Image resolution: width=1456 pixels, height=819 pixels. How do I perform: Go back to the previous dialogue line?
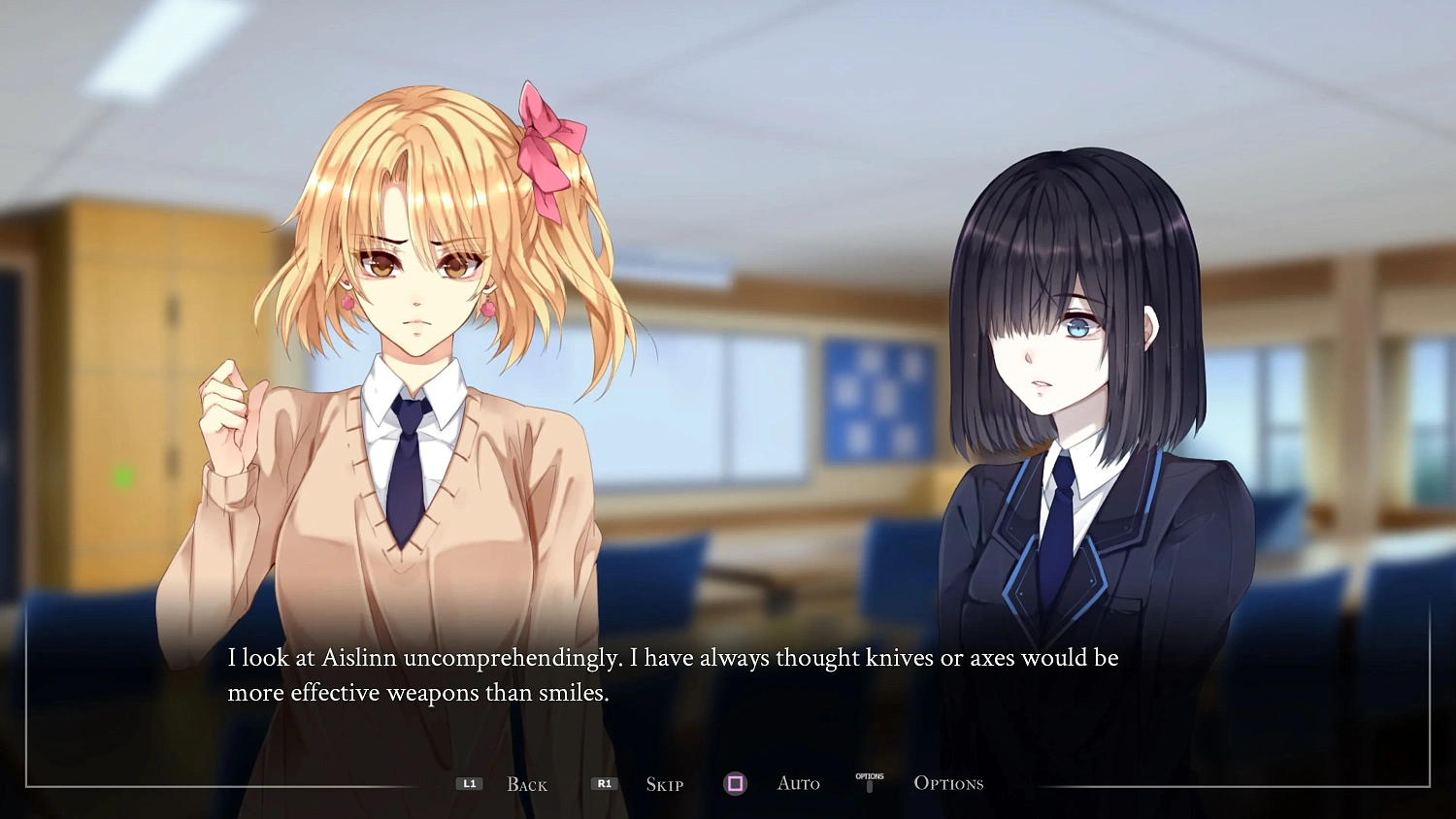pyautogui.click(x=526, y=784)
